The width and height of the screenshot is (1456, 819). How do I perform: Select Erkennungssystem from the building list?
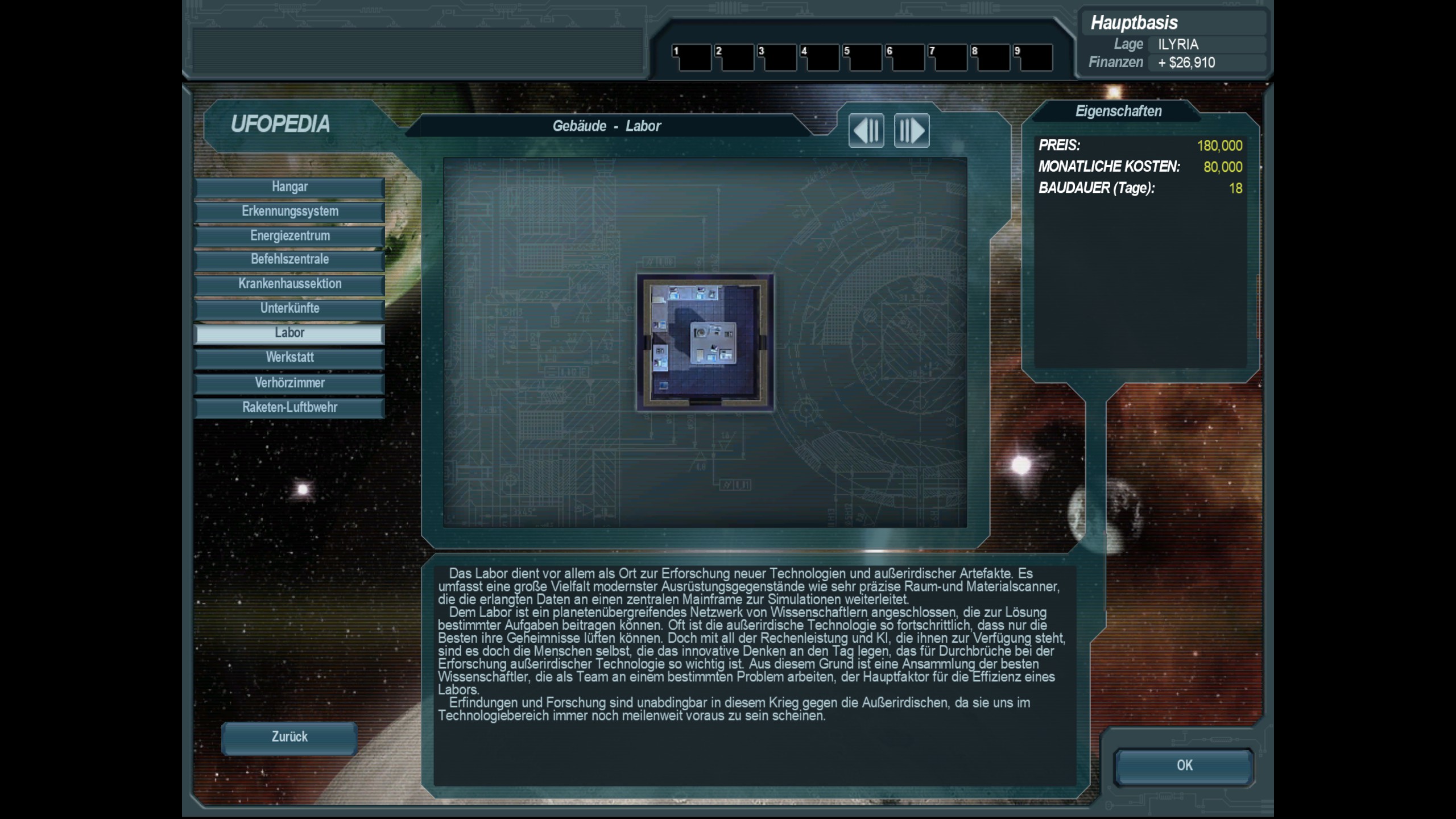pyautogui.click(x=289, y=212)
